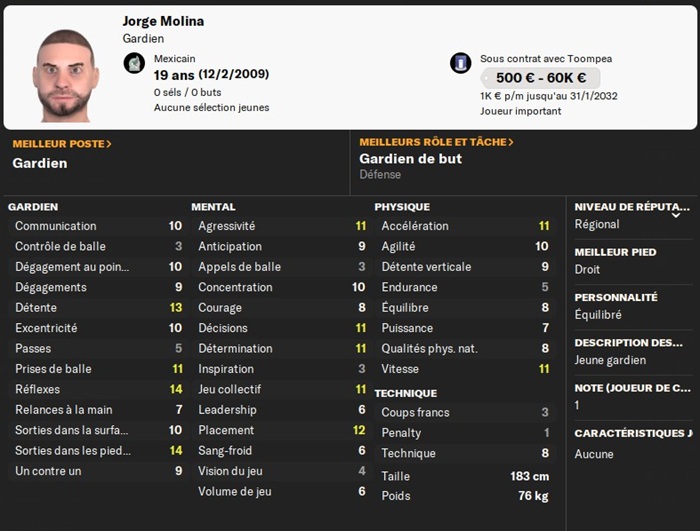The height and width of the screenshot is (531, 700).
Task: Open the Meilleurs Rôle et Tâche link
Action: [436, 142]
